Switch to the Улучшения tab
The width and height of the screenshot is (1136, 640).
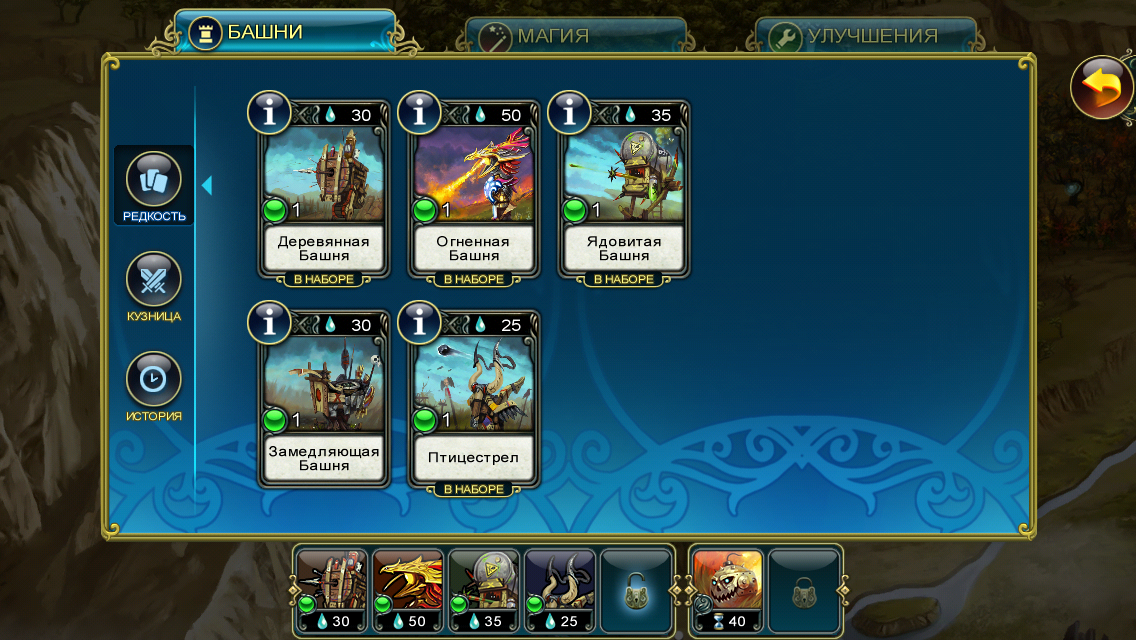click(x=865, y=36)
